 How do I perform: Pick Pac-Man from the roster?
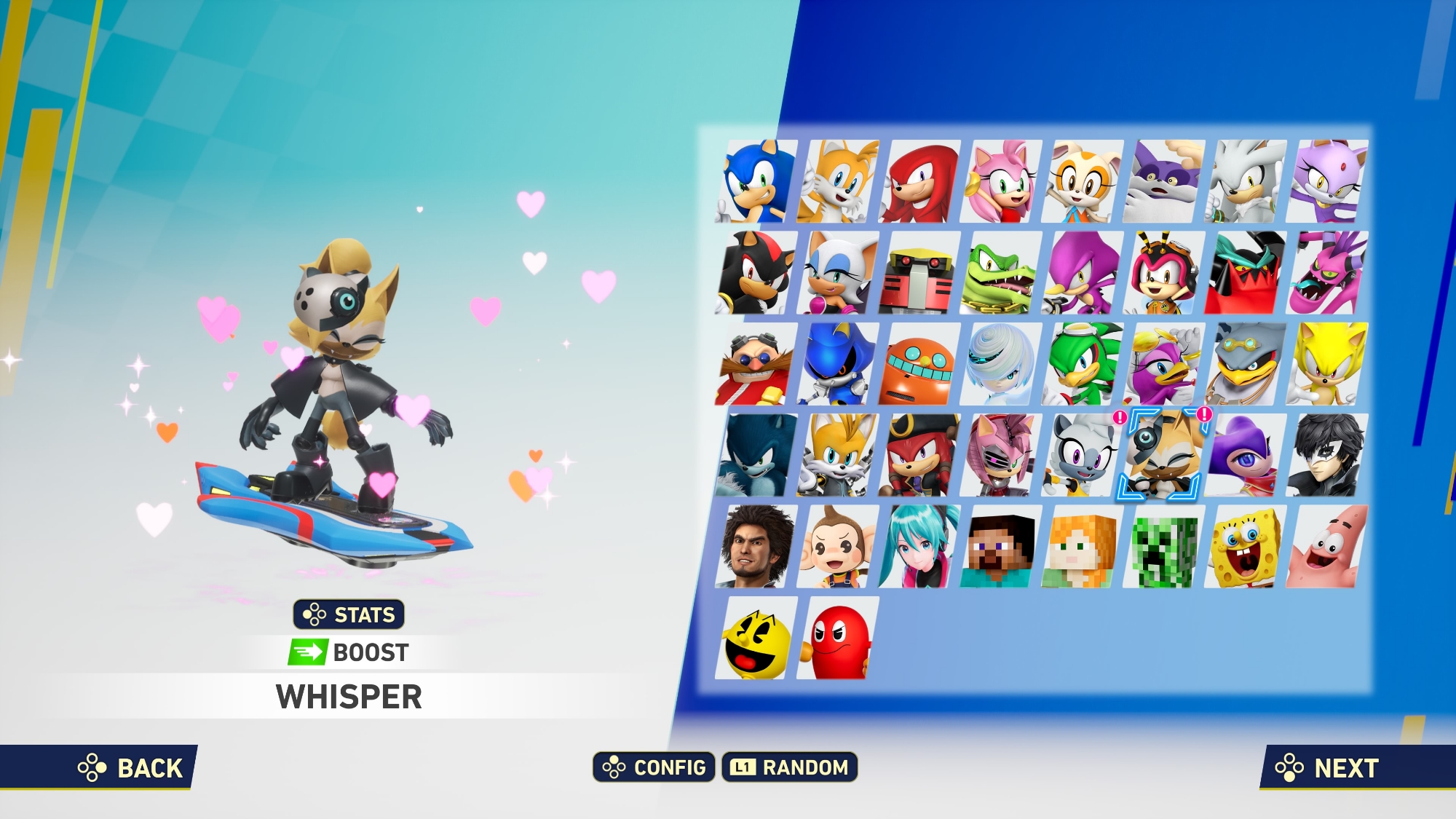click(756, 638)
